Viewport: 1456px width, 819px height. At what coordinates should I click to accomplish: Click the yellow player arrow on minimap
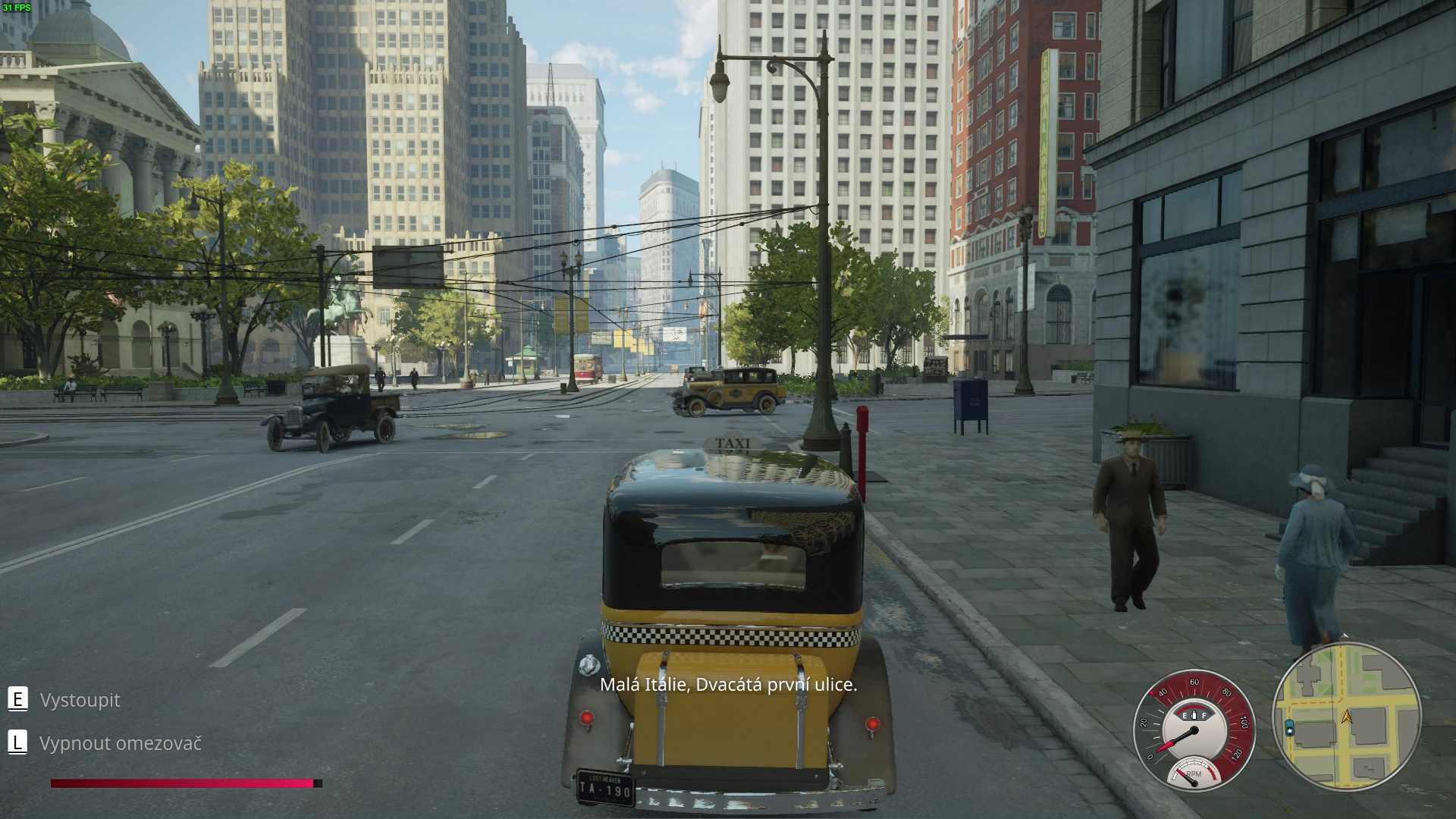click(1347, 716)
